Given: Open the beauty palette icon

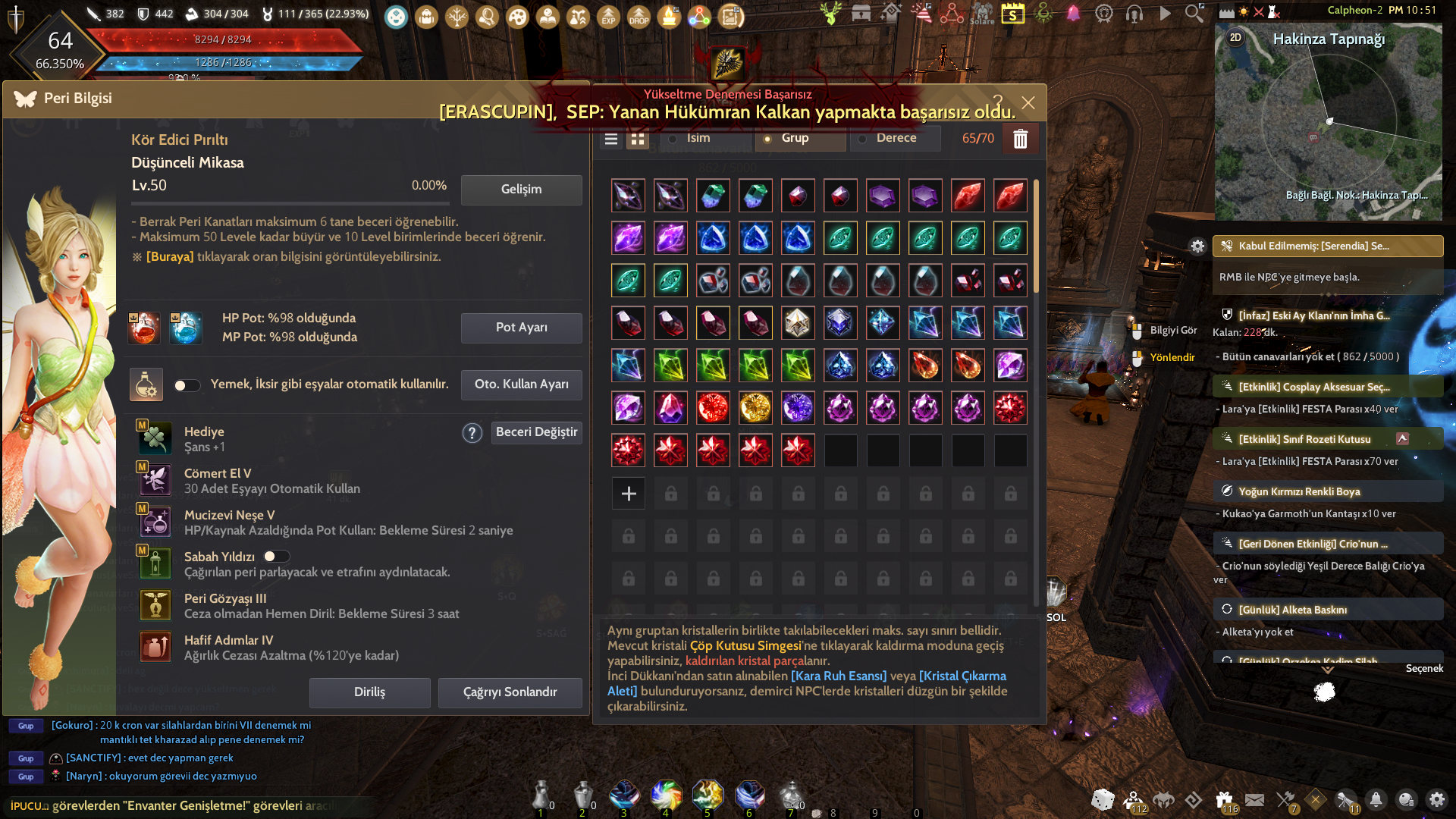Looking at the screenshot, I should 518,17.
